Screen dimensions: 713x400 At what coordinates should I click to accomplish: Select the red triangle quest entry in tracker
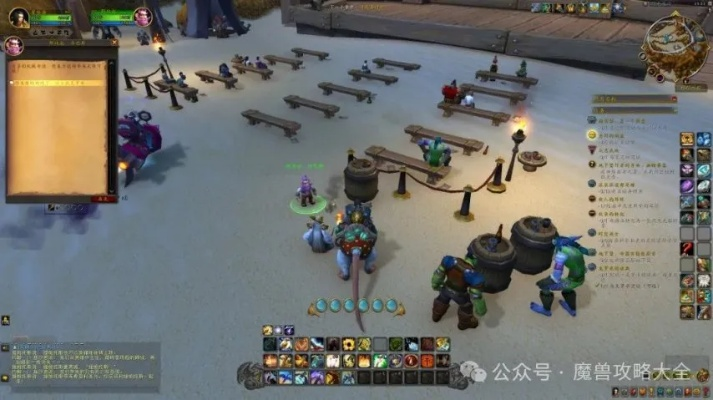coord(593,150)
